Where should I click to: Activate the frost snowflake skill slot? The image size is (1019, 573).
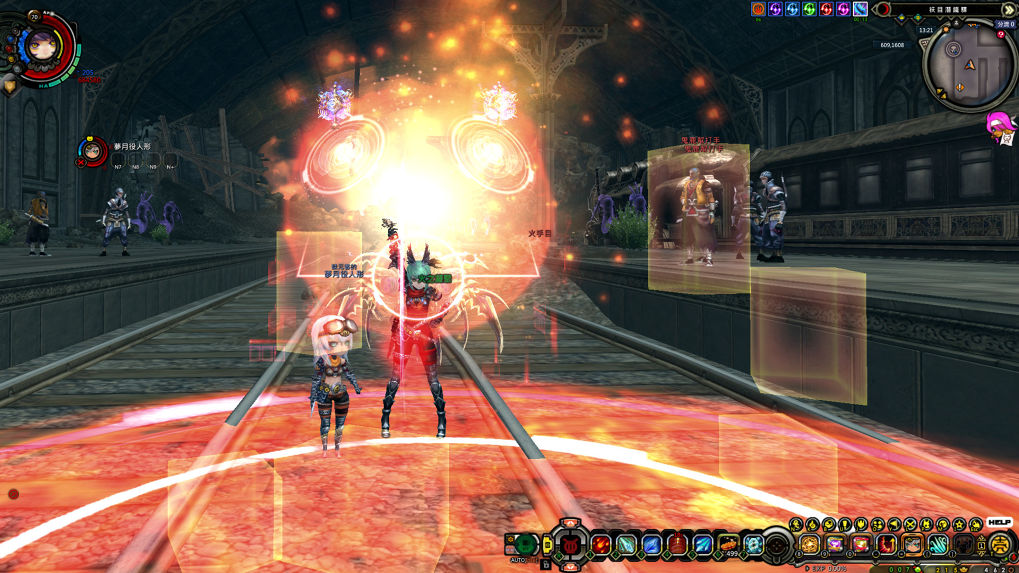pos(755,544)
